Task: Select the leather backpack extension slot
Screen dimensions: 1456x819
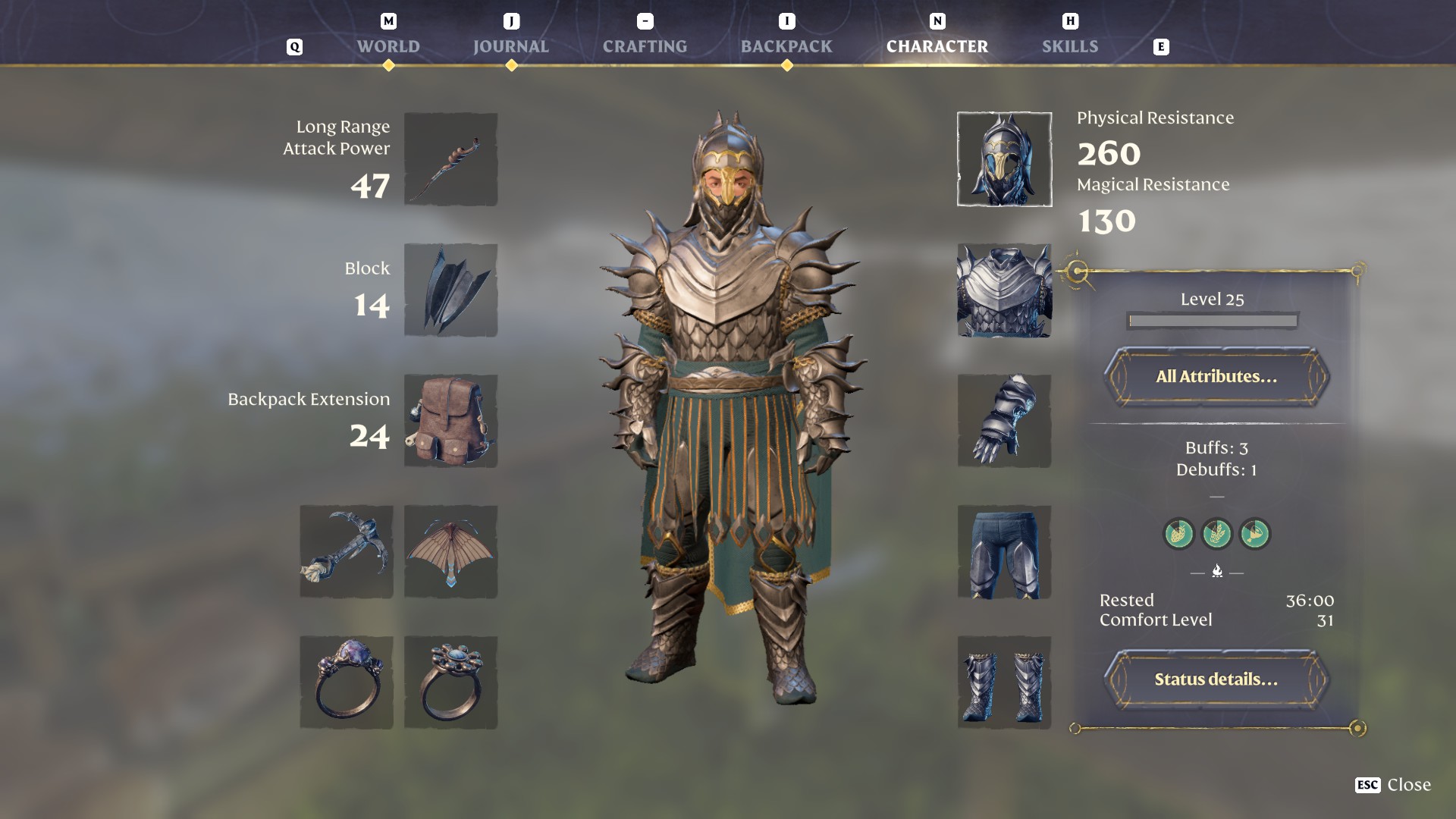Action: pyautogui.click(x=450, y=421)
